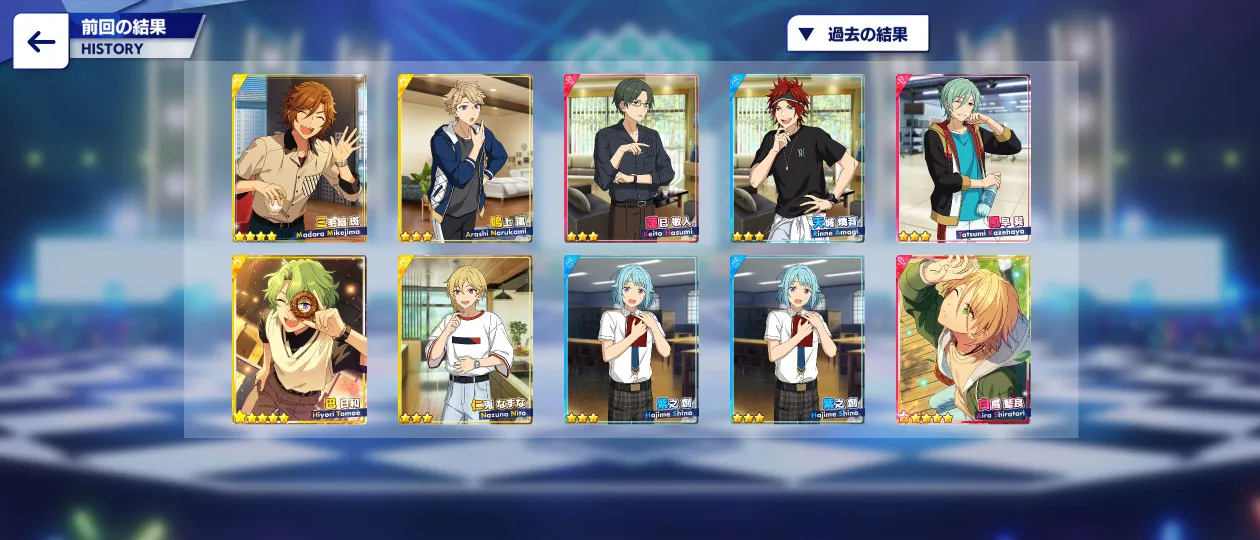Go back using the arrow button
The width and height of the screenshot is (1260, 540).
coord(41,42)
